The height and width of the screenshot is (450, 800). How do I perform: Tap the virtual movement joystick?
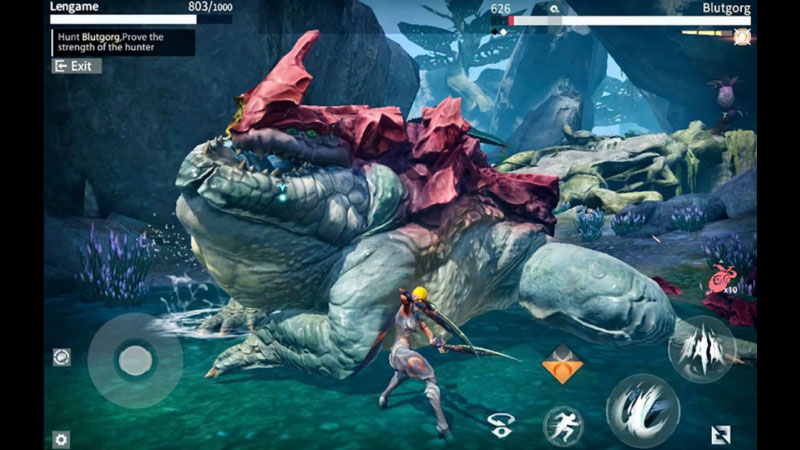click(x=134, y=359)
